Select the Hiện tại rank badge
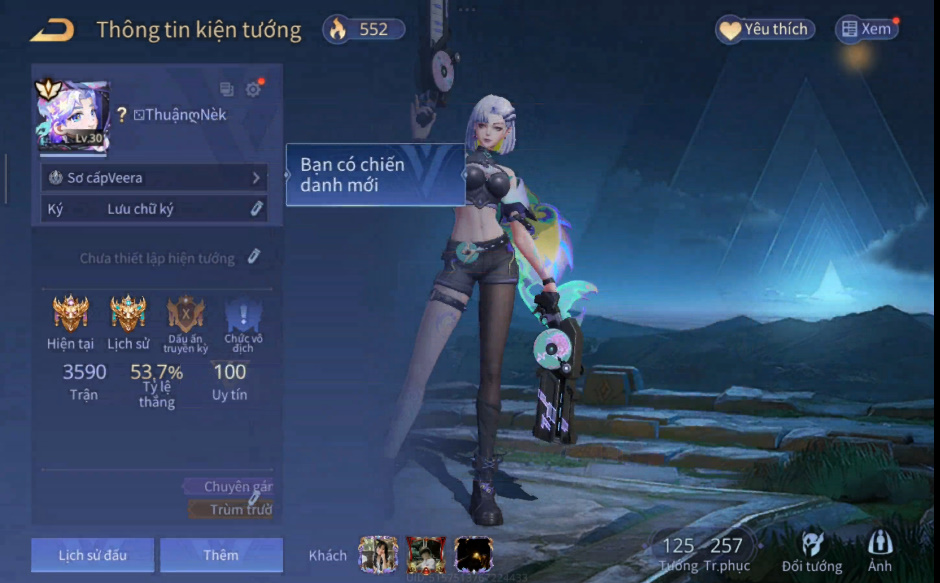This screenshot has width=940, height=583. [70, 315]
